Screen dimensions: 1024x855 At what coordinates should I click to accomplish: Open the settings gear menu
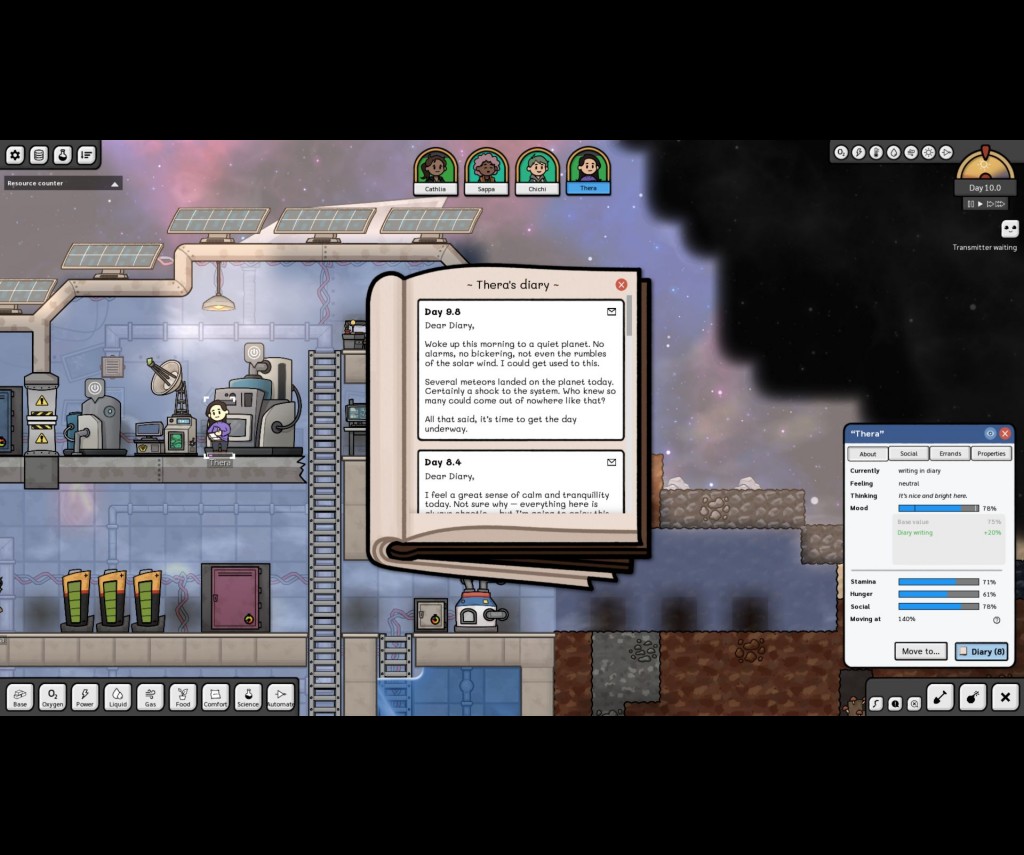pyautogui.click(x=15, y=155)
